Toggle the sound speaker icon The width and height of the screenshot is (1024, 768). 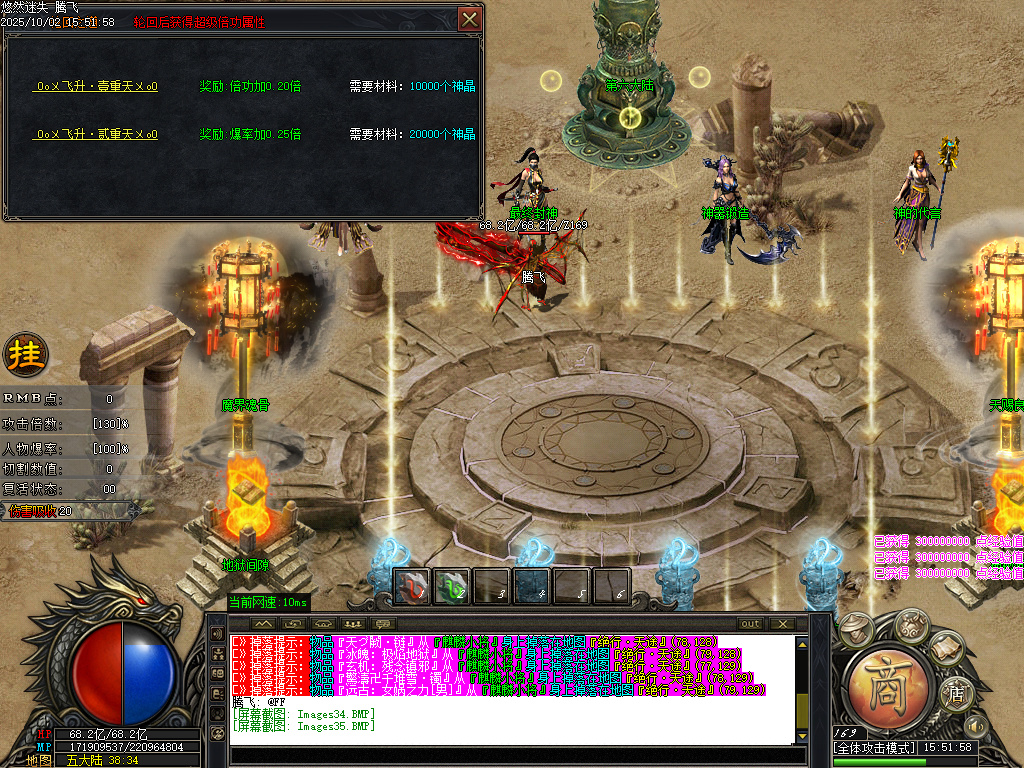click(x=974, y=725)
